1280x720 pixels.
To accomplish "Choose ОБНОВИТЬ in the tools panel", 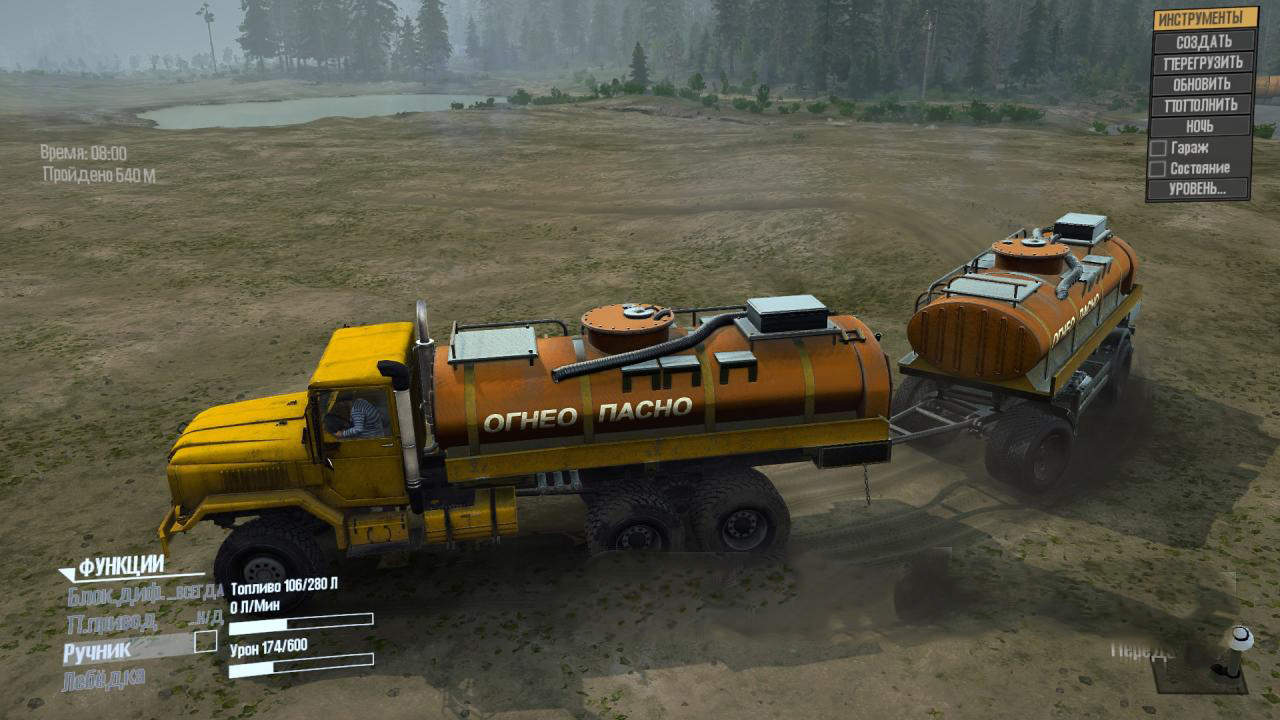I will coord(1202,84).
